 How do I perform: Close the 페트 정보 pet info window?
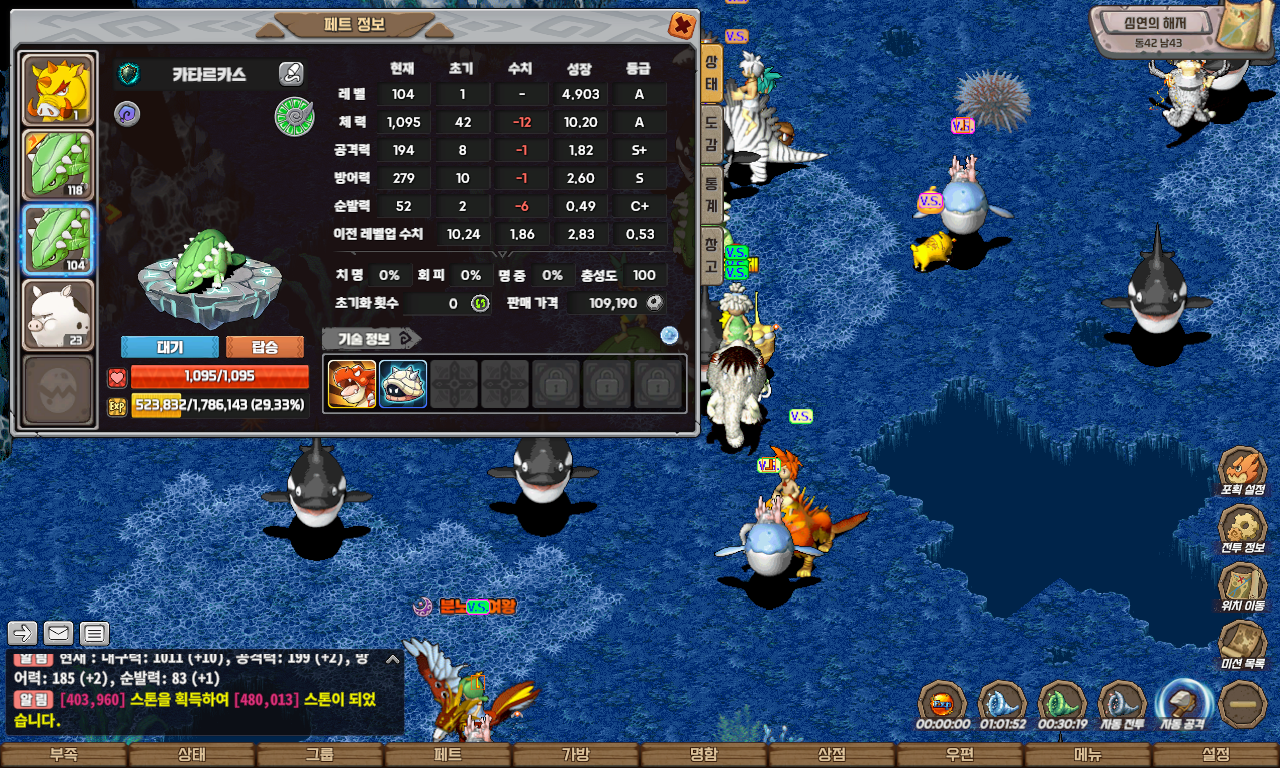click(682, 26)
